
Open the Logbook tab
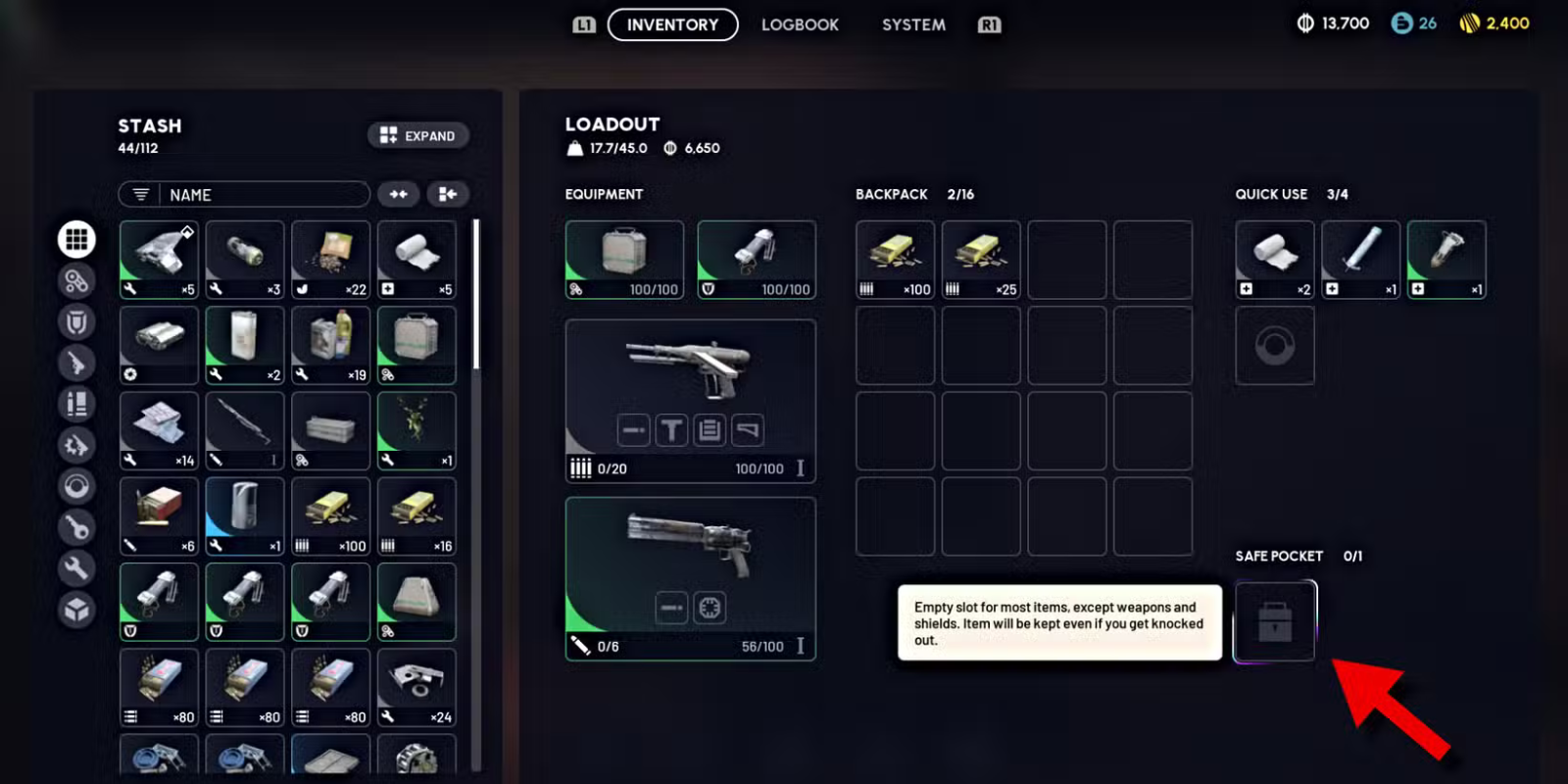point(800,24)
